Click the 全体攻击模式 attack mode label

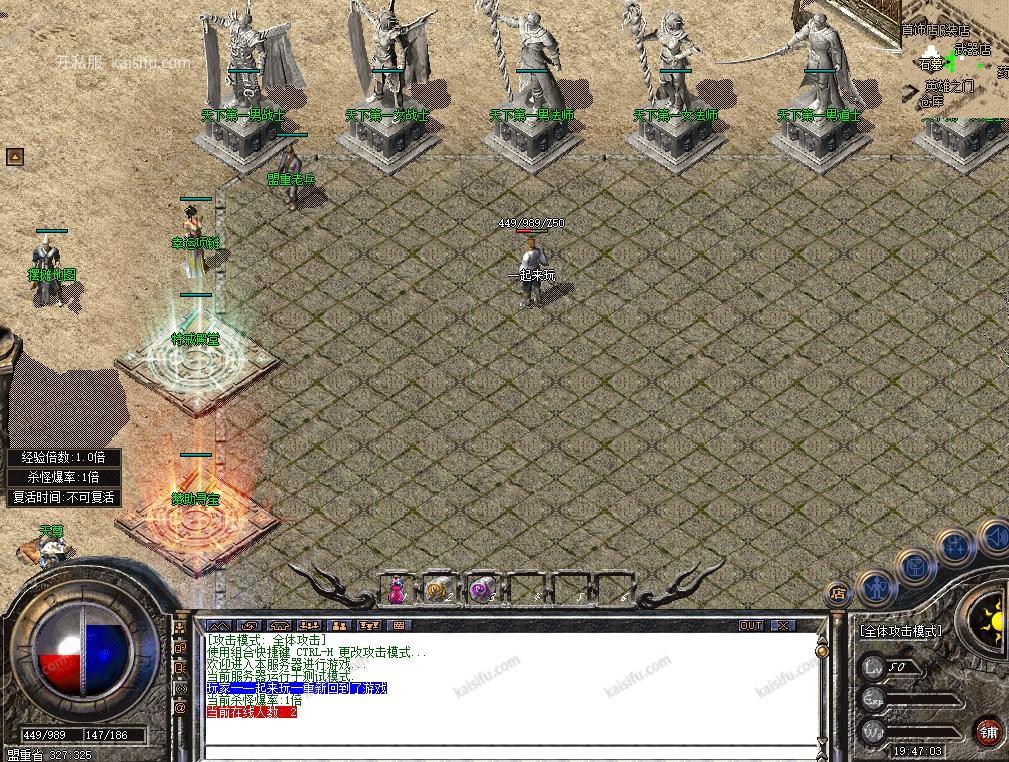[901, 632]
